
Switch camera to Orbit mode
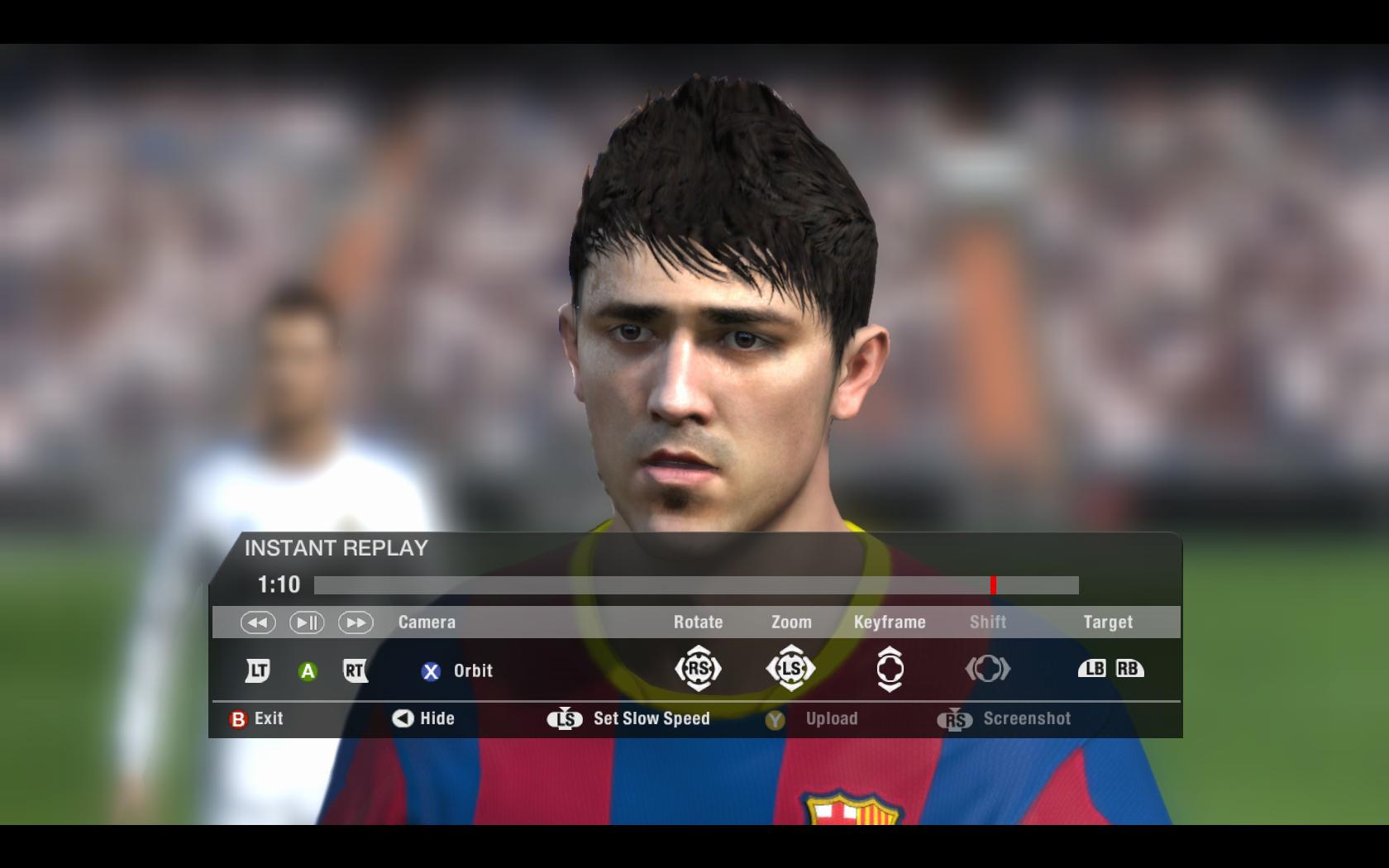point(456,671)
